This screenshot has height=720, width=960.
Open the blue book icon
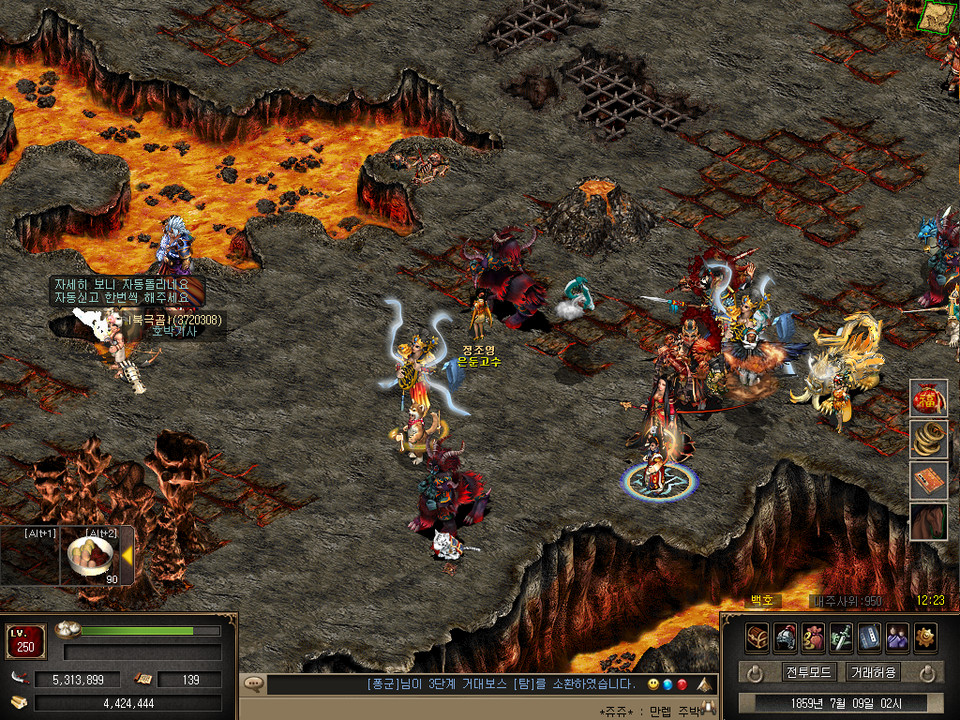tap(869, 636)
